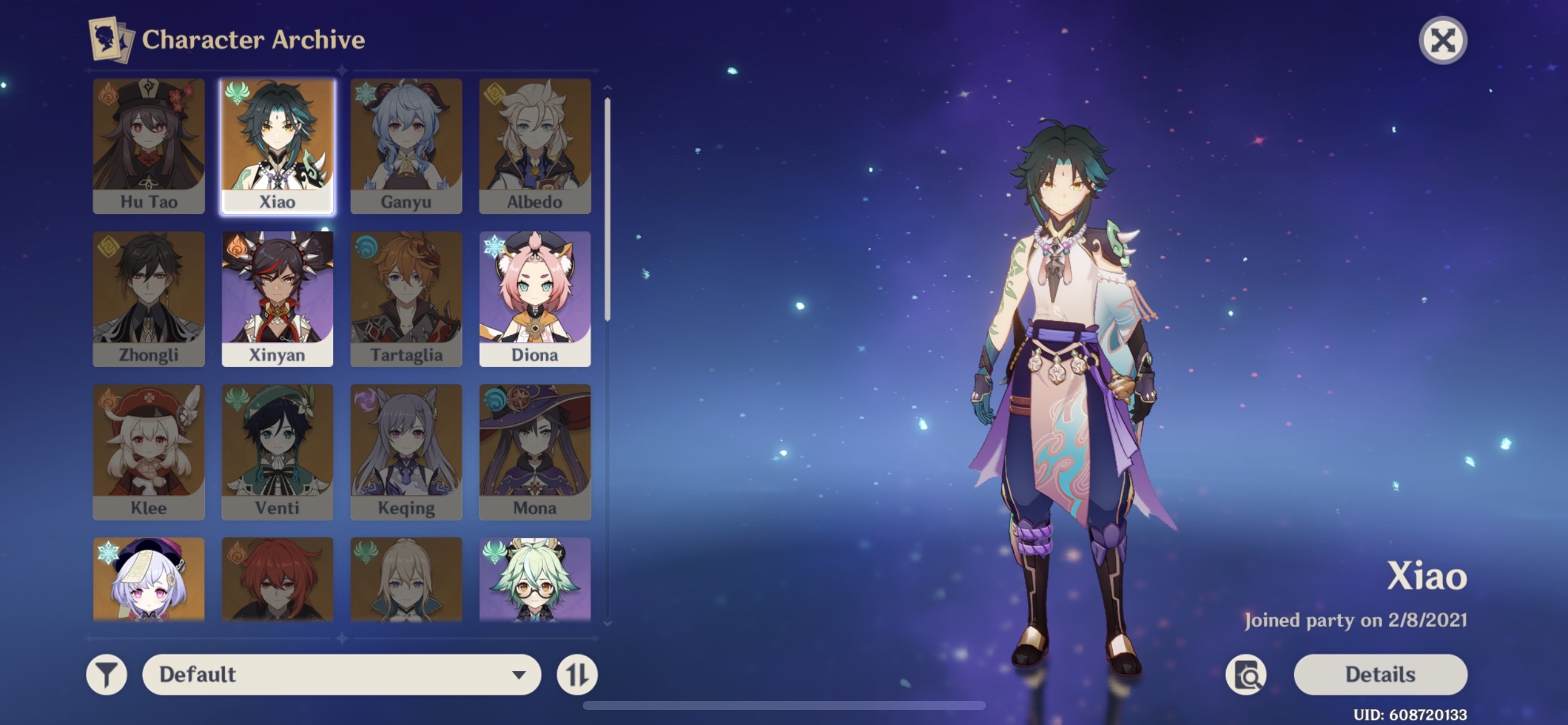Toggle the sort order arrows button

[x=577, y=674]
